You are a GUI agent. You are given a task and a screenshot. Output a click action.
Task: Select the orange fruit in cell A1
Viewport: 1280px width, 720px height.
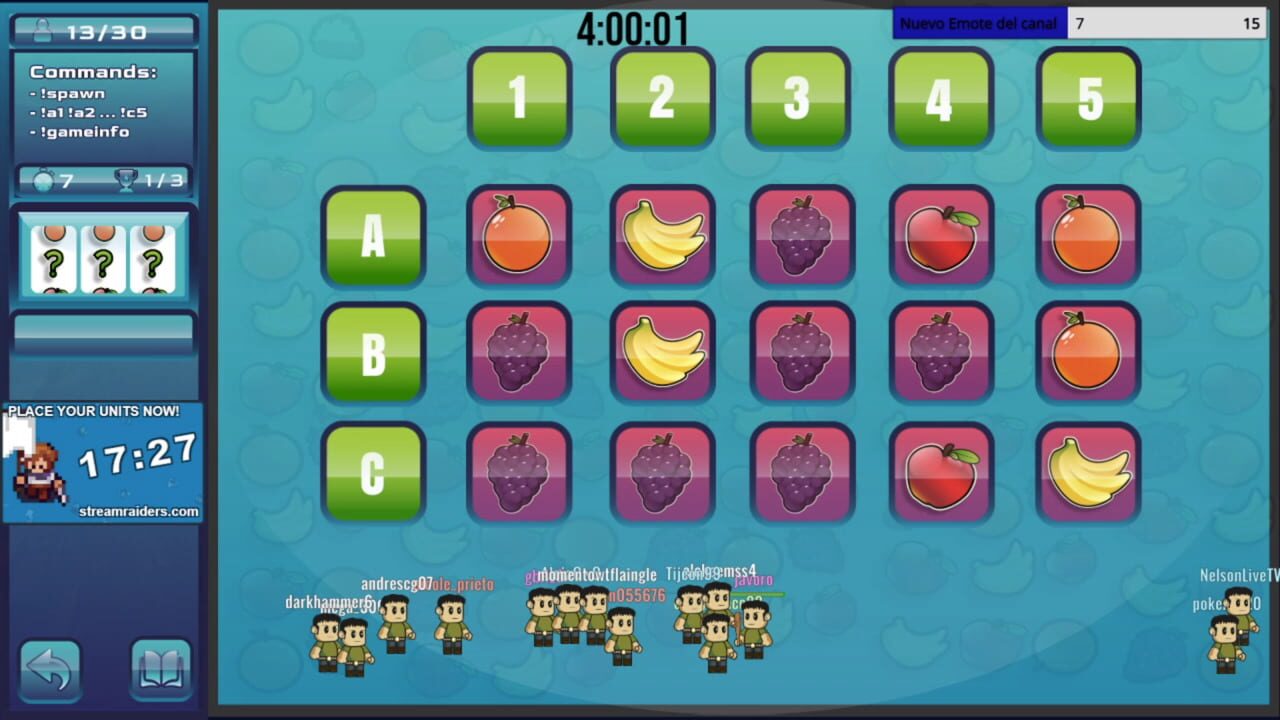click(x=519, y=237)
